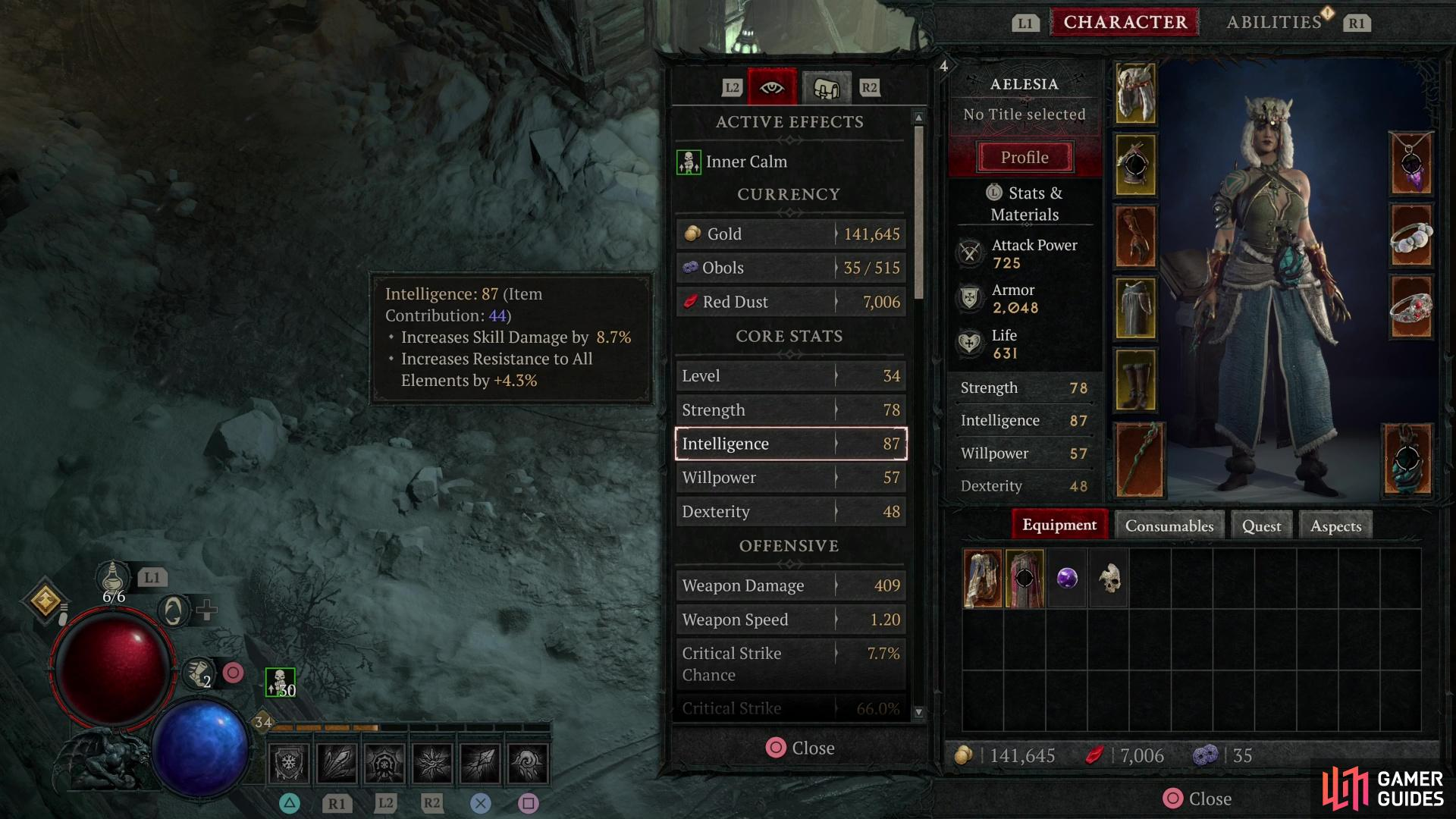Choose the Weapon Damage stat row
The height and width of the screenshot is (819, 1456).
pos(790,585)
